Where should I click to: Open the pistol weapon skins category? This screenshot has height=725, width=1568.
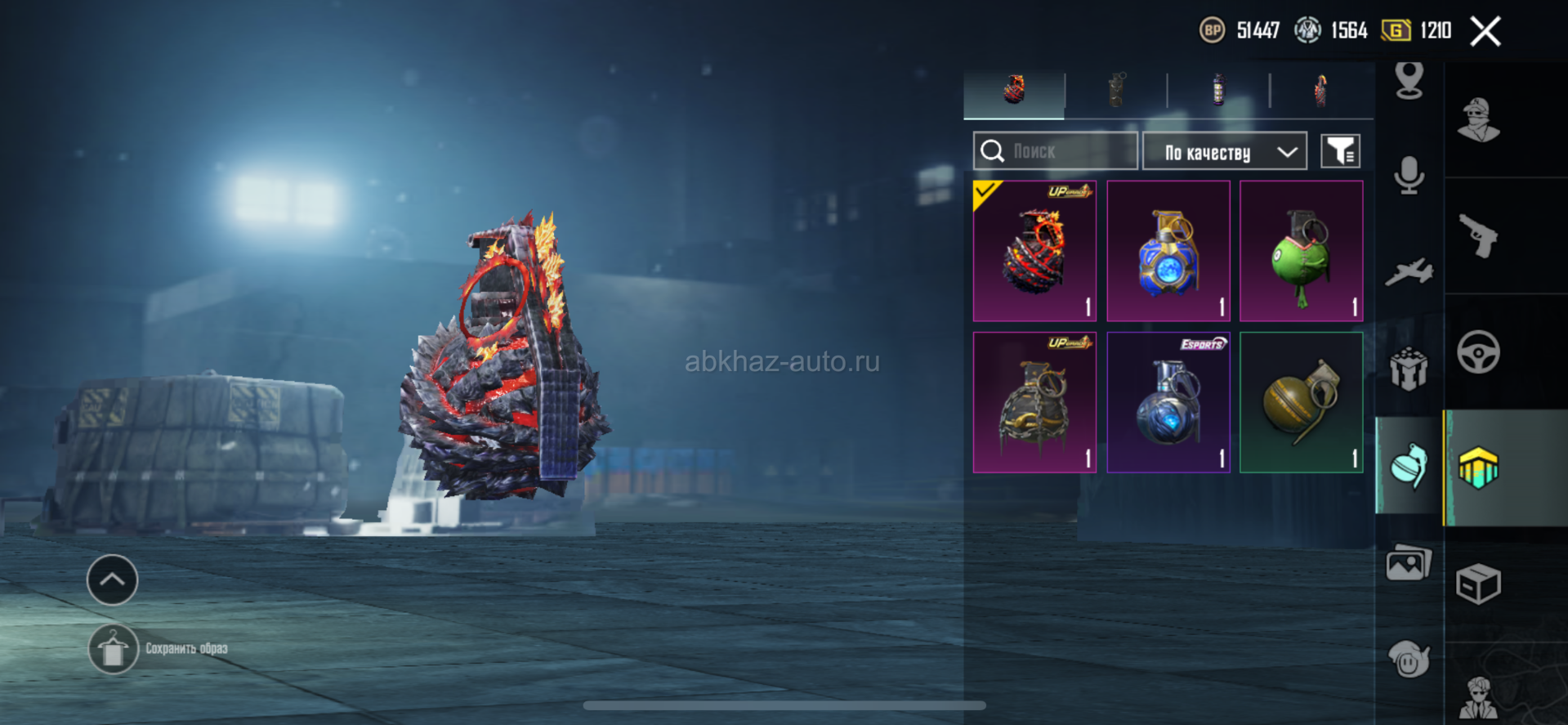pyautogui.click(x=1478, y=236)
